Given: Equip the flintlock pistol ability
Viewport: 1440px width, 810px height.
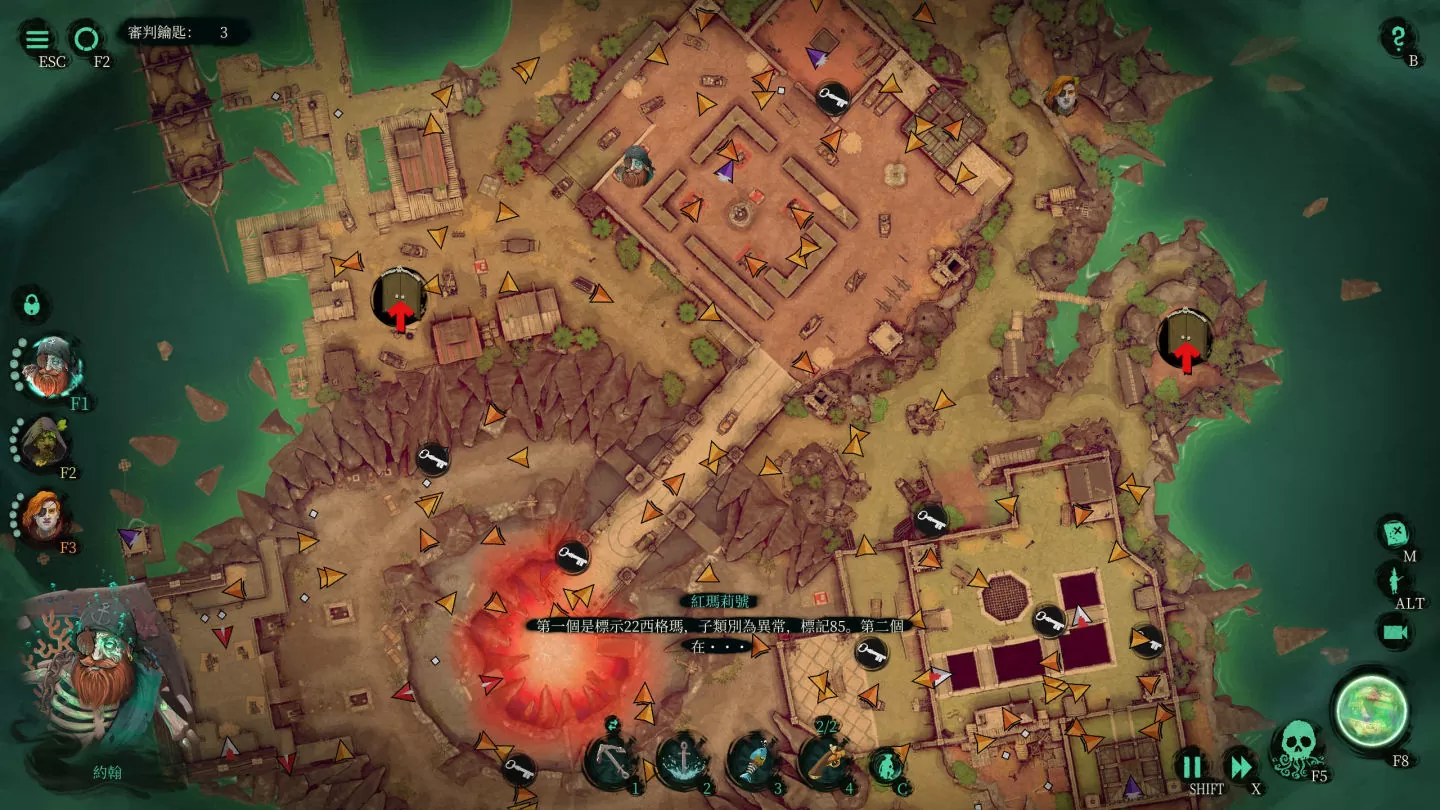Looking at the screenshot, I should [x=825, y=762].
